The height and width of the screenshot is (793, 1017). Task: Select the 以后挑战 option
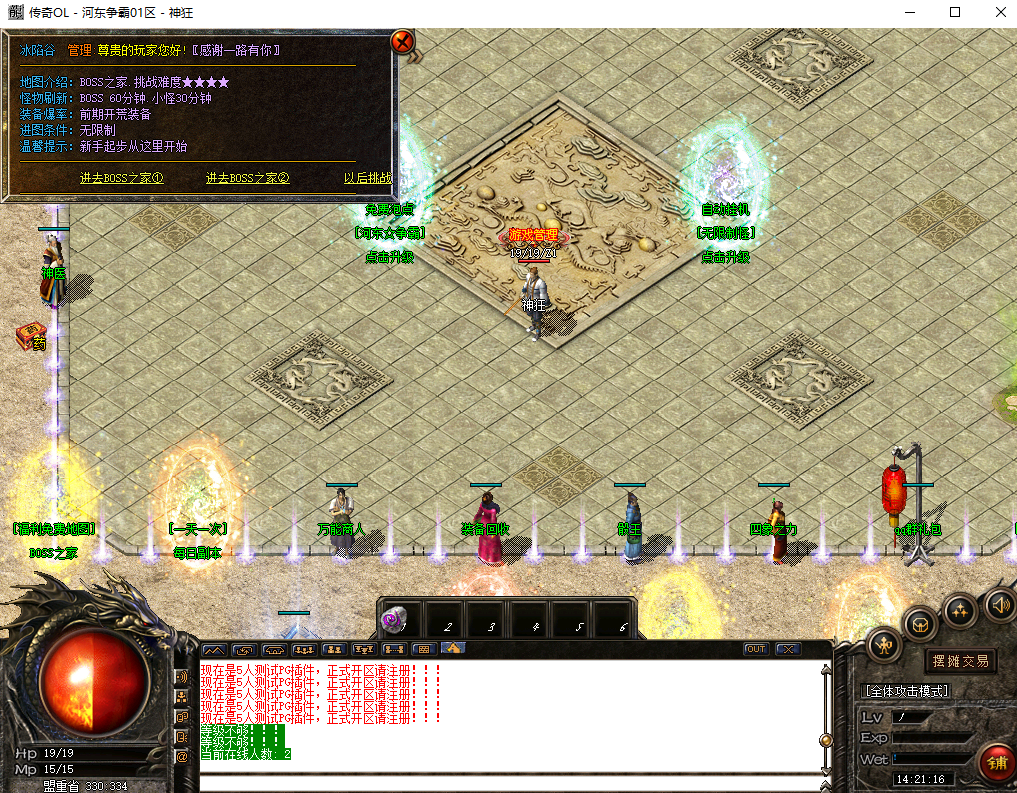coord(367,178)
